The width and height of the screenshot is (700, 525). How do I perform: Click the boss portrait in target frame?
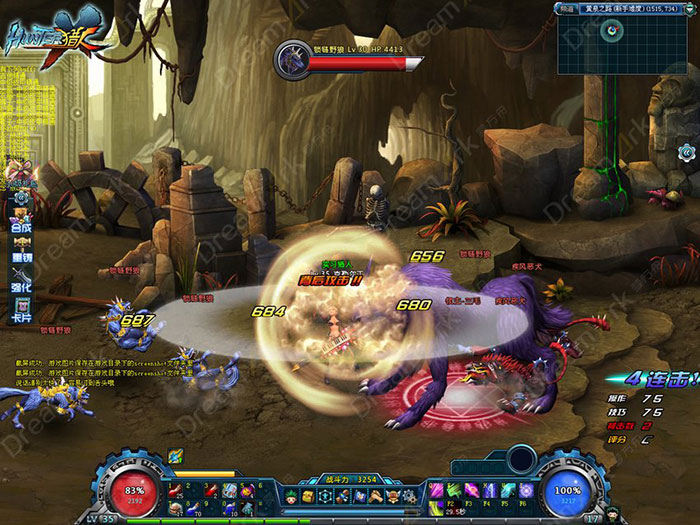coord(295,58)
